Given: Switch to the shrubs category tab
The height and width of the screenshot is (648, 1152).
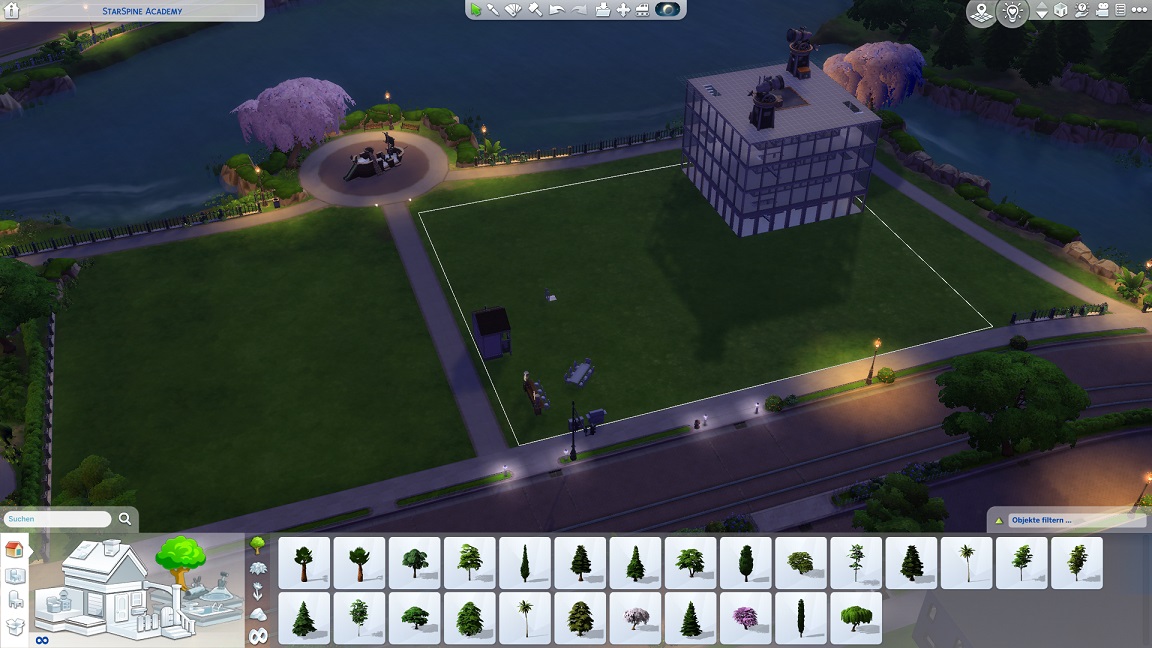Looking at the screenshot, I should pos(258,569).
